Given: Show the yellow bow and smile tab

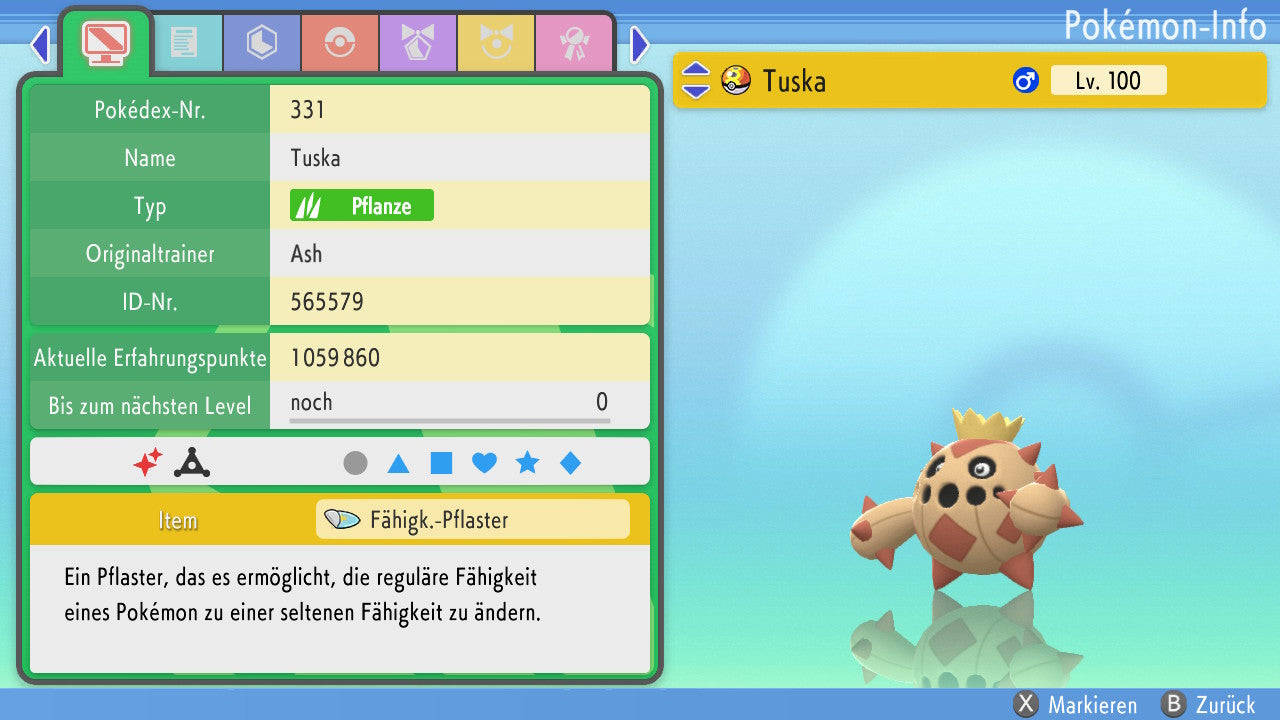Looking at the screenshot, I should (x=496, y=43).
